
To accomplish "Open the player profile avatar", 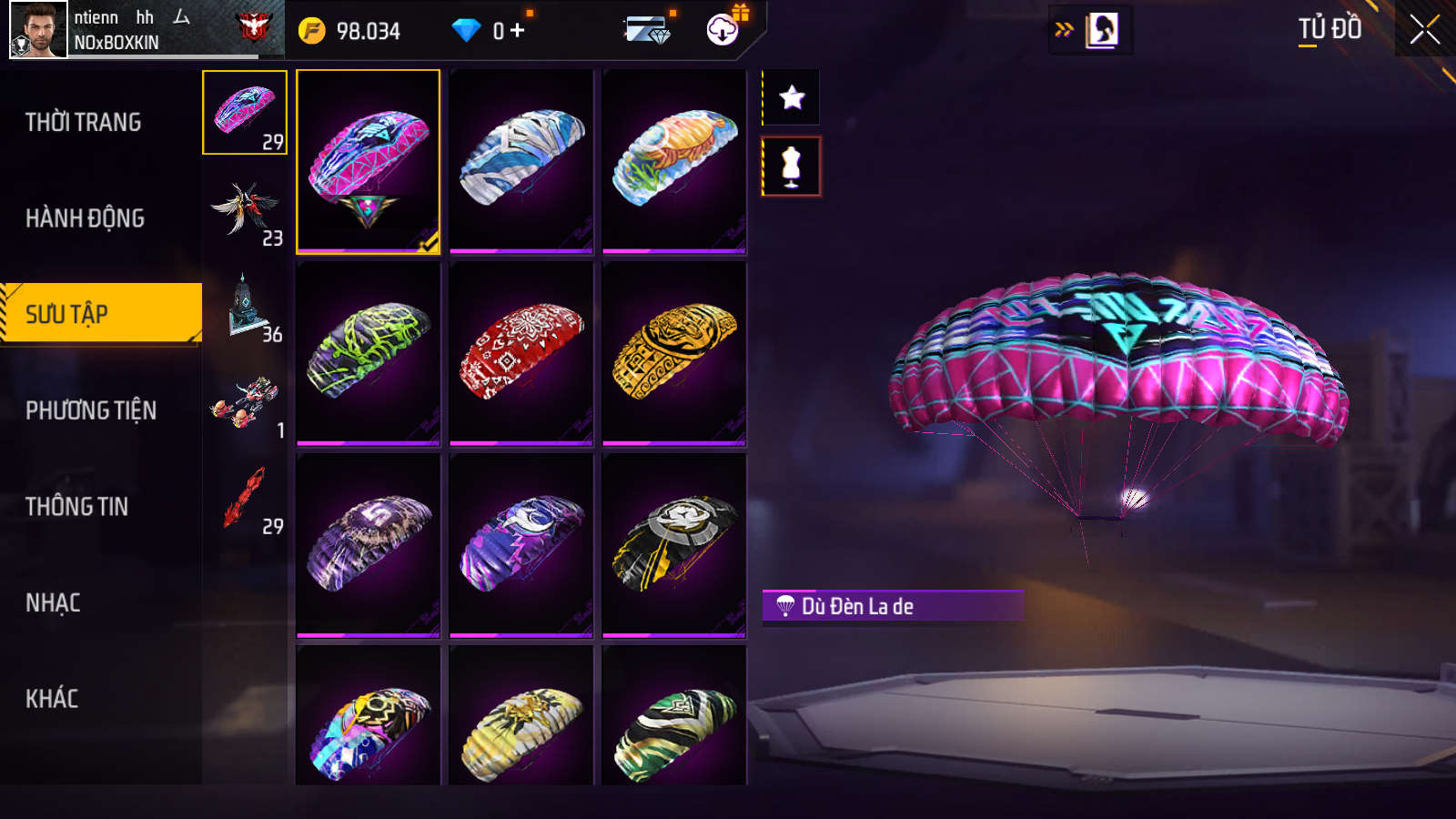I will (38, 30).
